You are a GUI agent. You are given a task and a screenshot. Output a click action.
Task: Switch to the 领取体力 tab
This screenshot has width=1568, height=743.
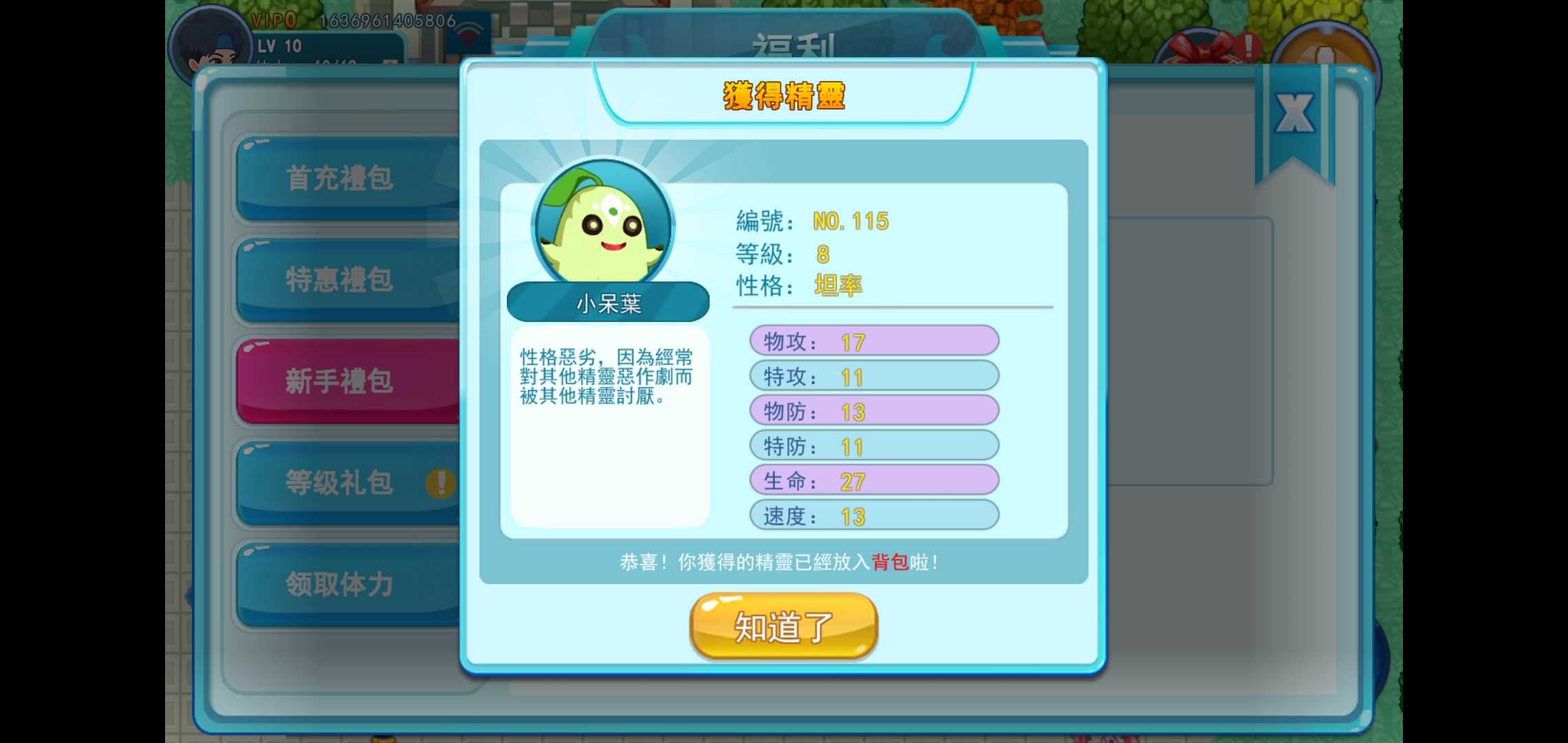[342, 585]
